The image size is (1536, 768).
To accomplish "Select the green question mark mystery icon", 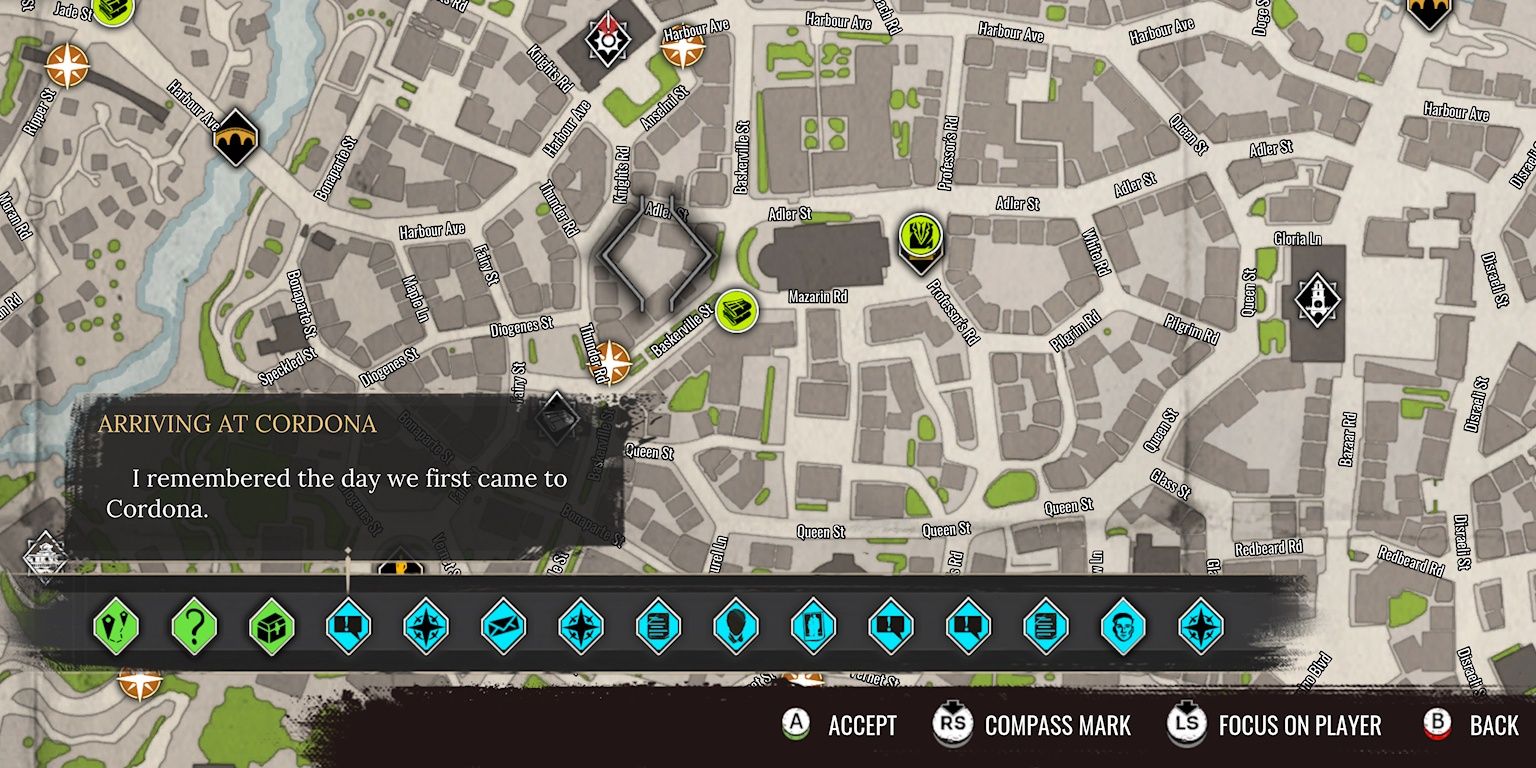I will (x=193, y=627).
